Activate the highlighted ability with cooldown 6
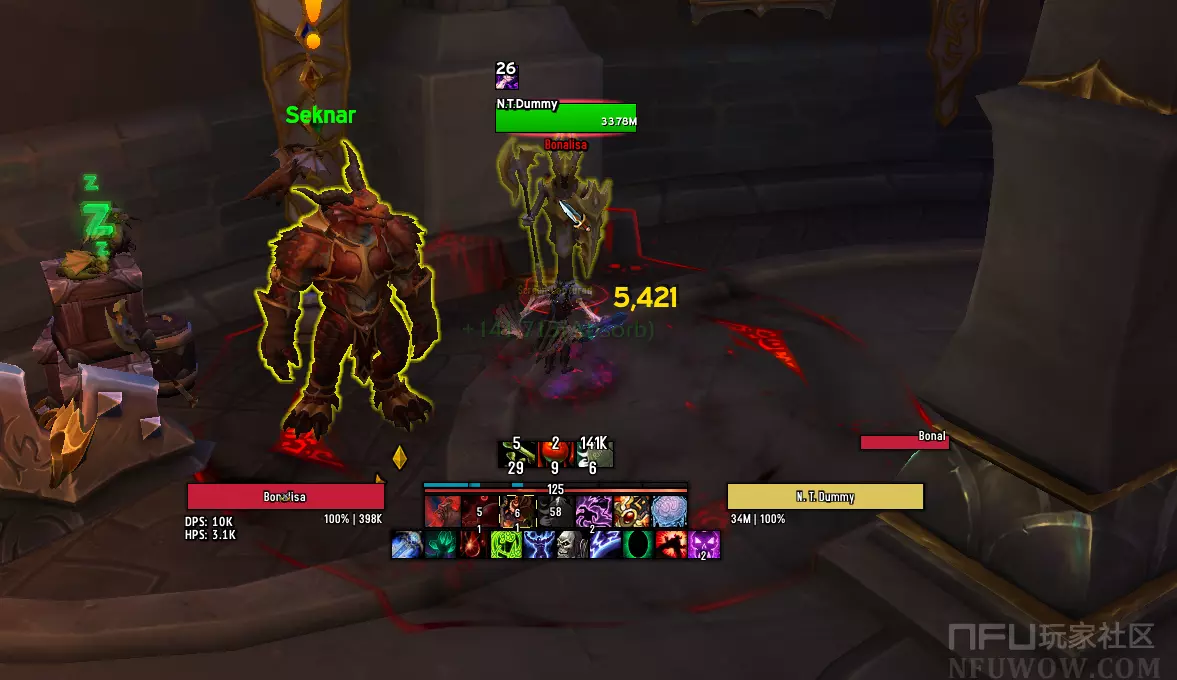This screenshot has height=680, width=1177. tap(517, 511)
